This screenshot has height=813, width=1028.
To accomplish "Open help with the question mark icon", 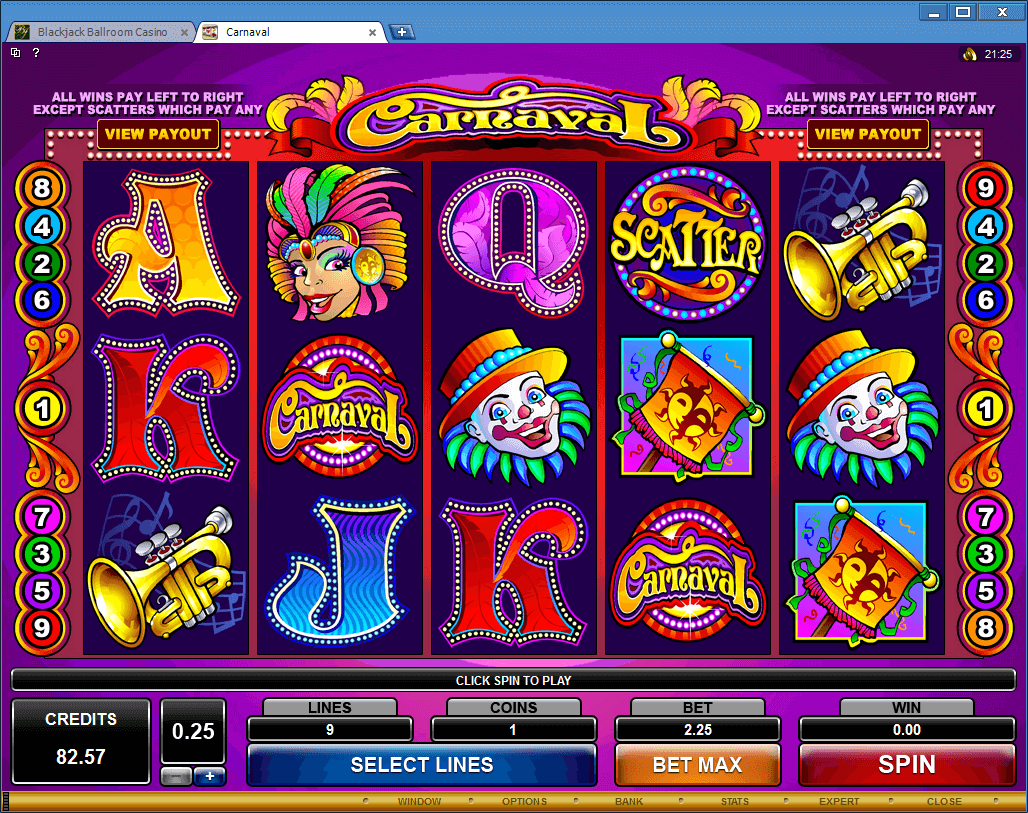I will coord(36,53).
